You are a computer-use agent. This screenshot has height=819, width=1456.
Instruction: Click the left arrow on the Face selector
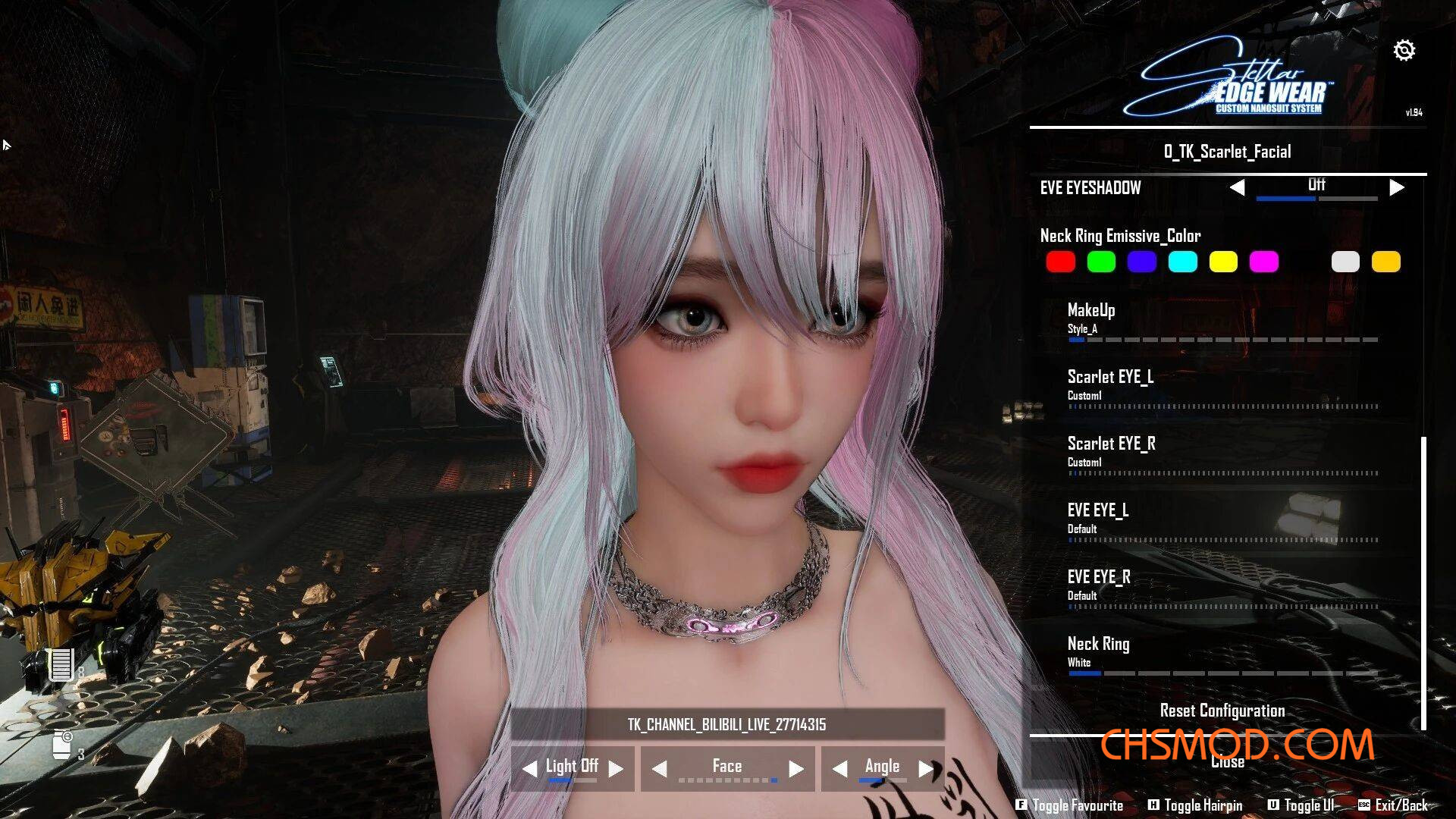point(661,768)
